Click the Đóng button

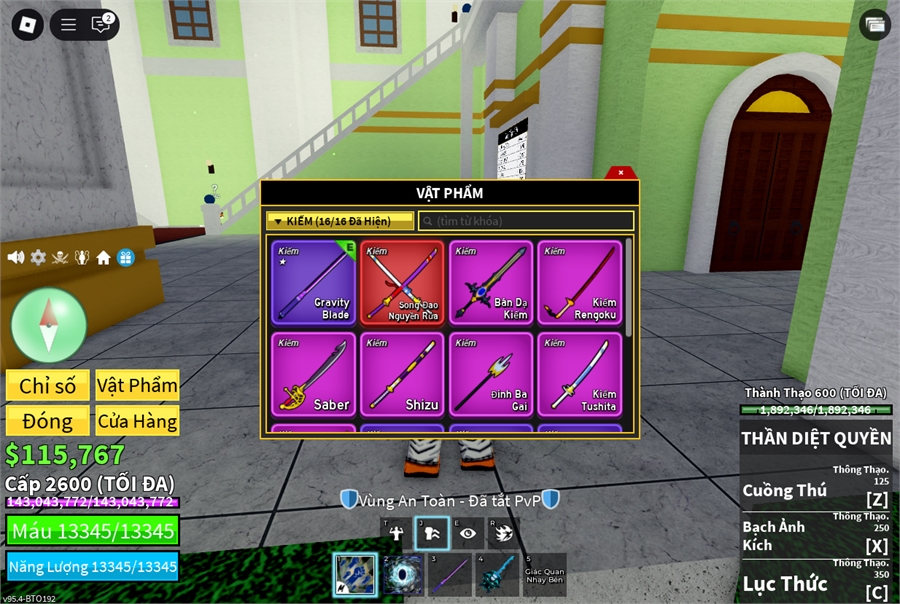[47, 420]
